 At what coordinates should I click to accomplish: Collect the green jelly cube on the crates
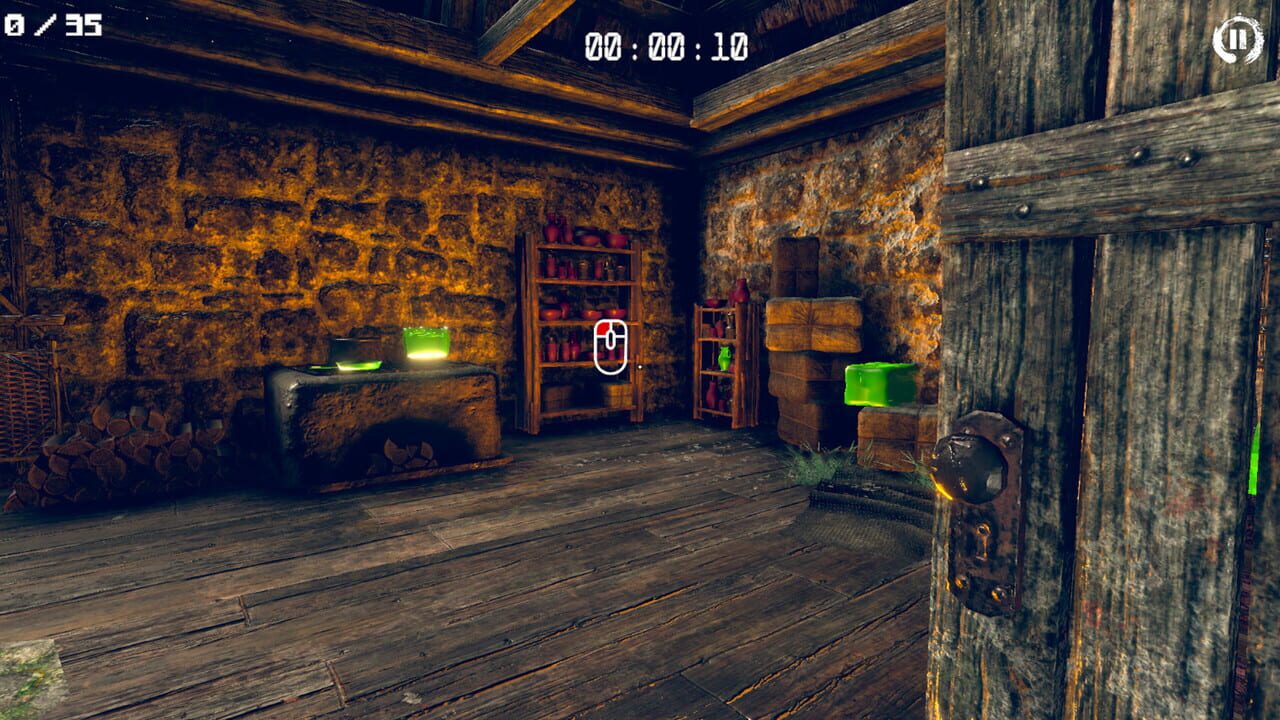[x=880, y=385]
